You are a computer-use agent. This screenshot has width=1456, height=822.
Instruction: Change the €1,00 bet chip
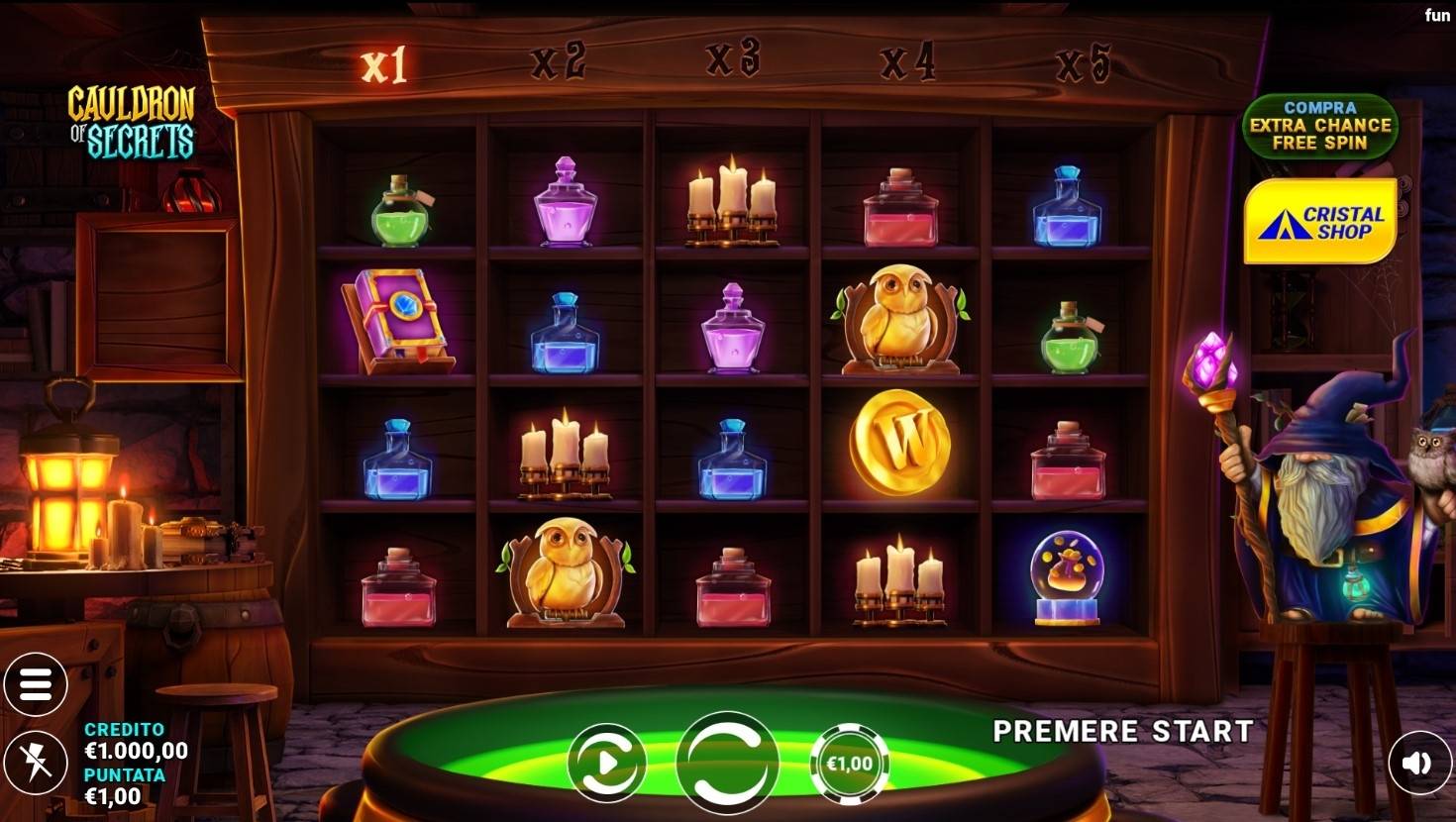pos(849,764)
